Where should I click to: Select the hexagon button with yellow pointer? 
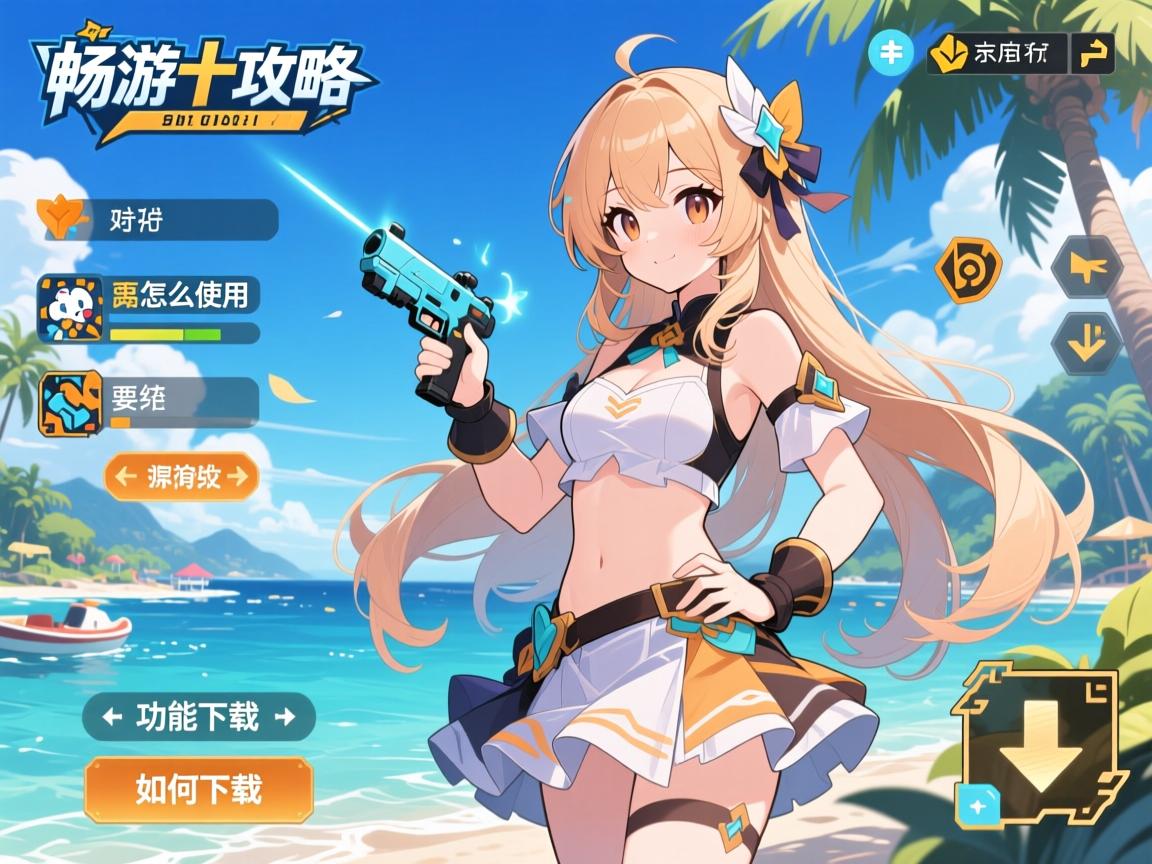click(1085, 267)
